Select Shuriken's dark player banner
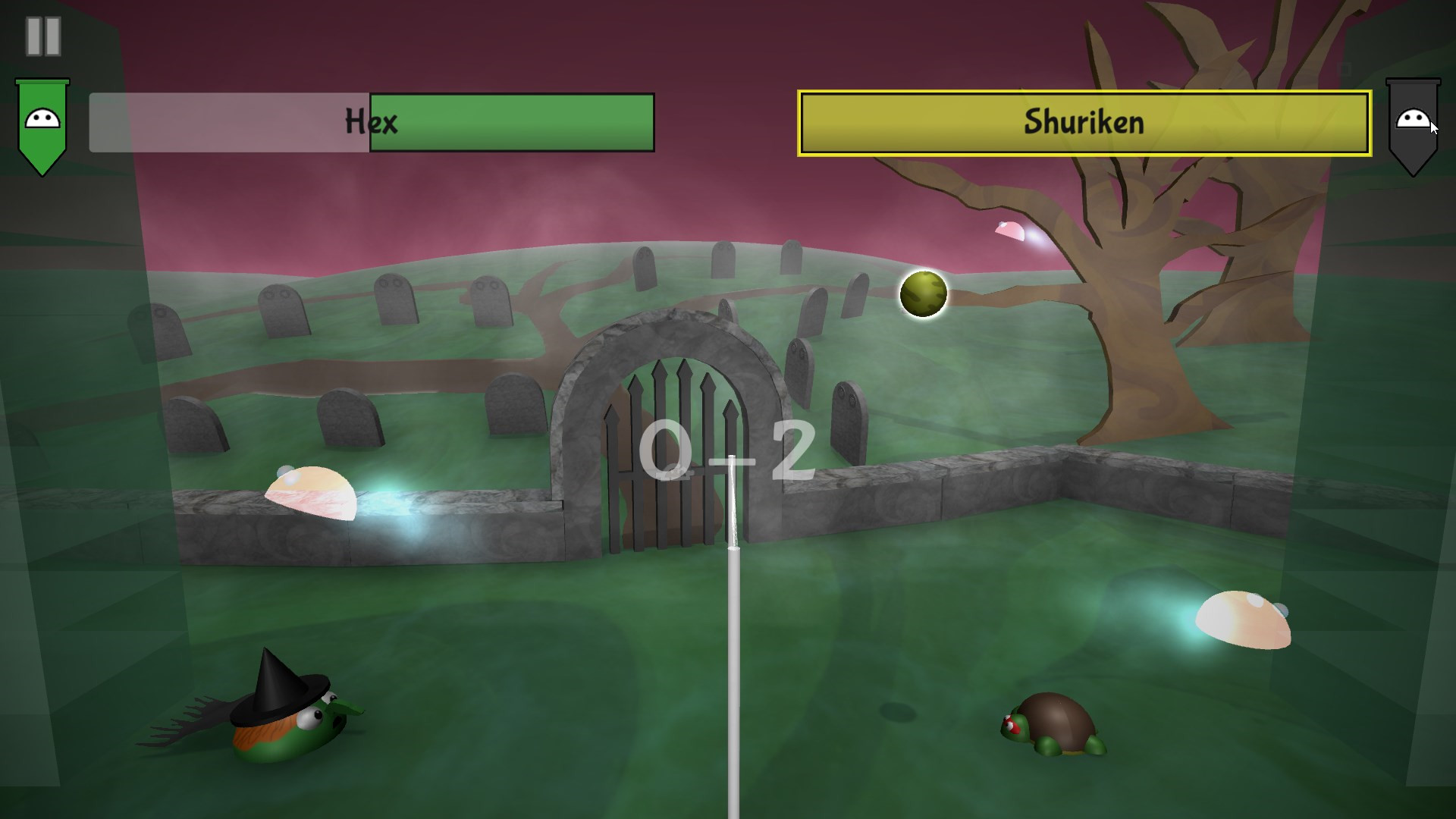The image size is (1456, 819). (1414, 121)
